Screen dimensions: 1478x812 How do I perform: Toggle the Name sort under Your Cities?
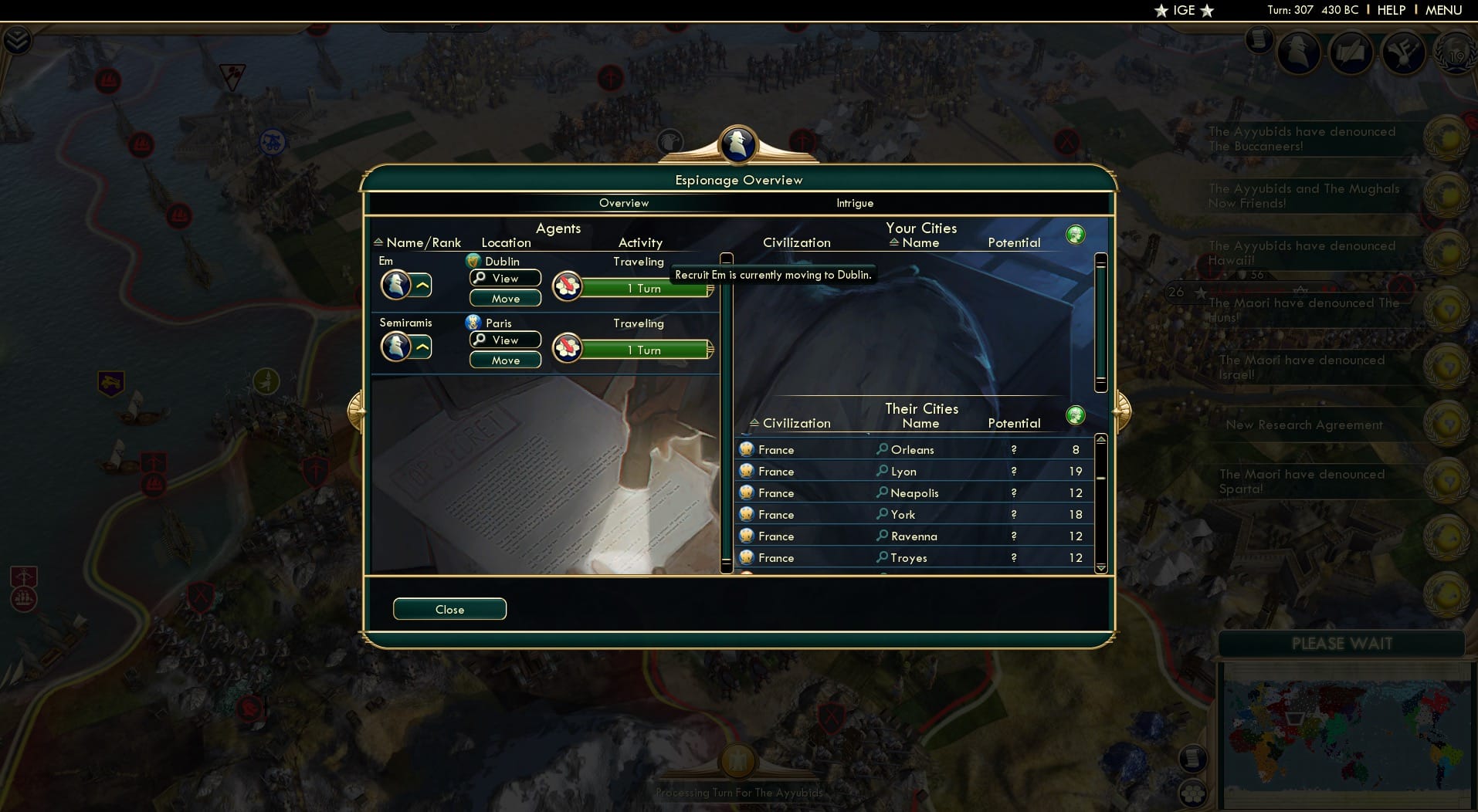coord(896,242)
